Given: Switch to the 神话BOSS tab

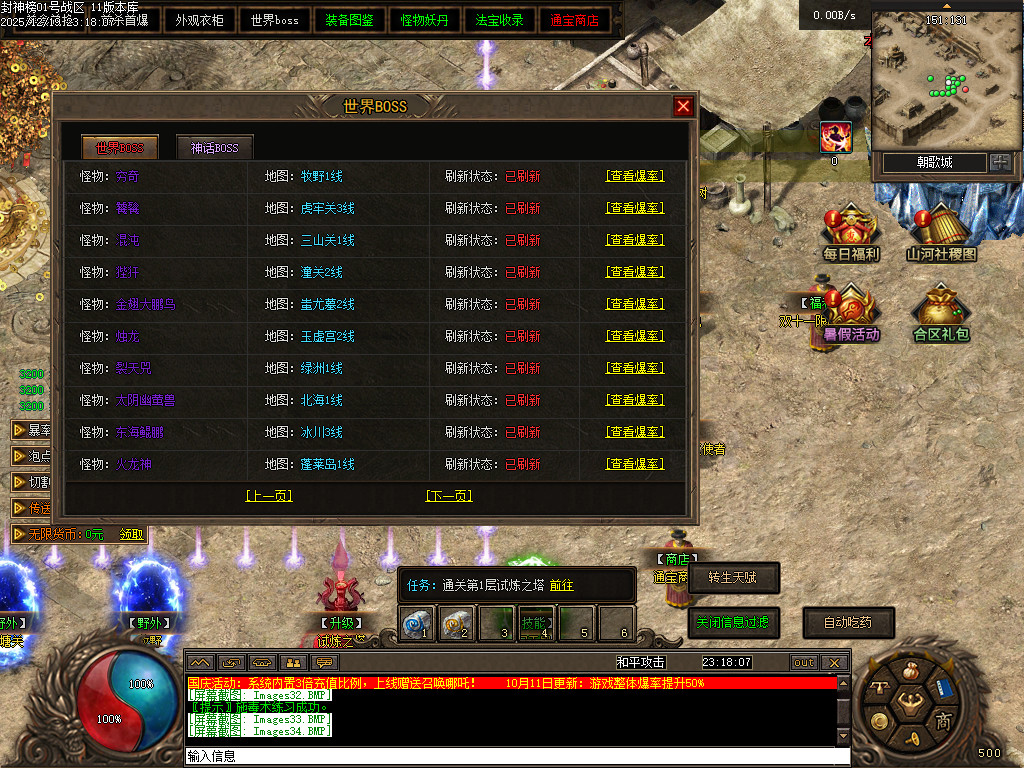Looking at the screenshot, I should click(215, 148).
